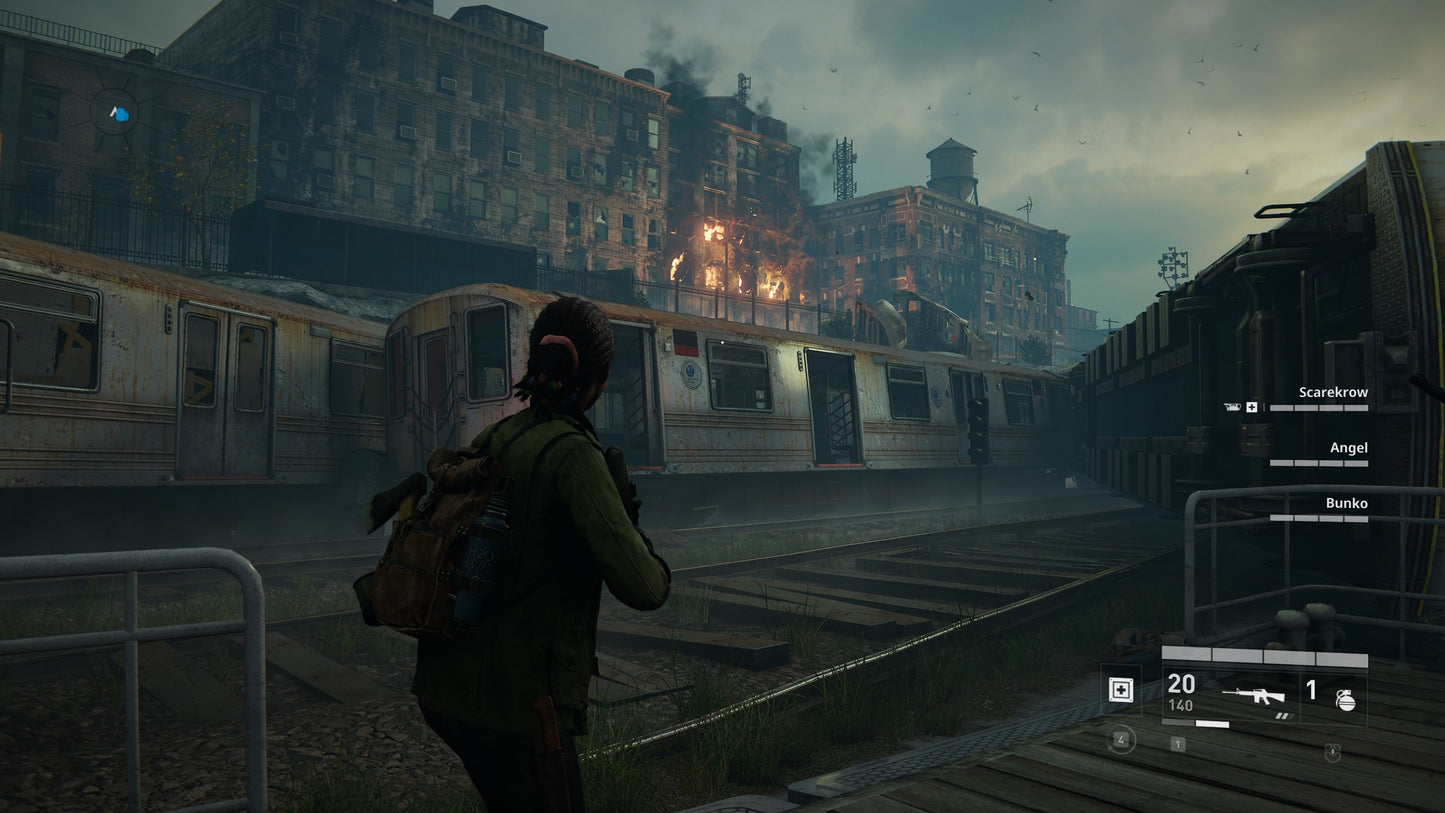Toggle the '1' hotkey badge below the weapon slot
Viewport: 1445px width, 813px height.
point(1177,742)
